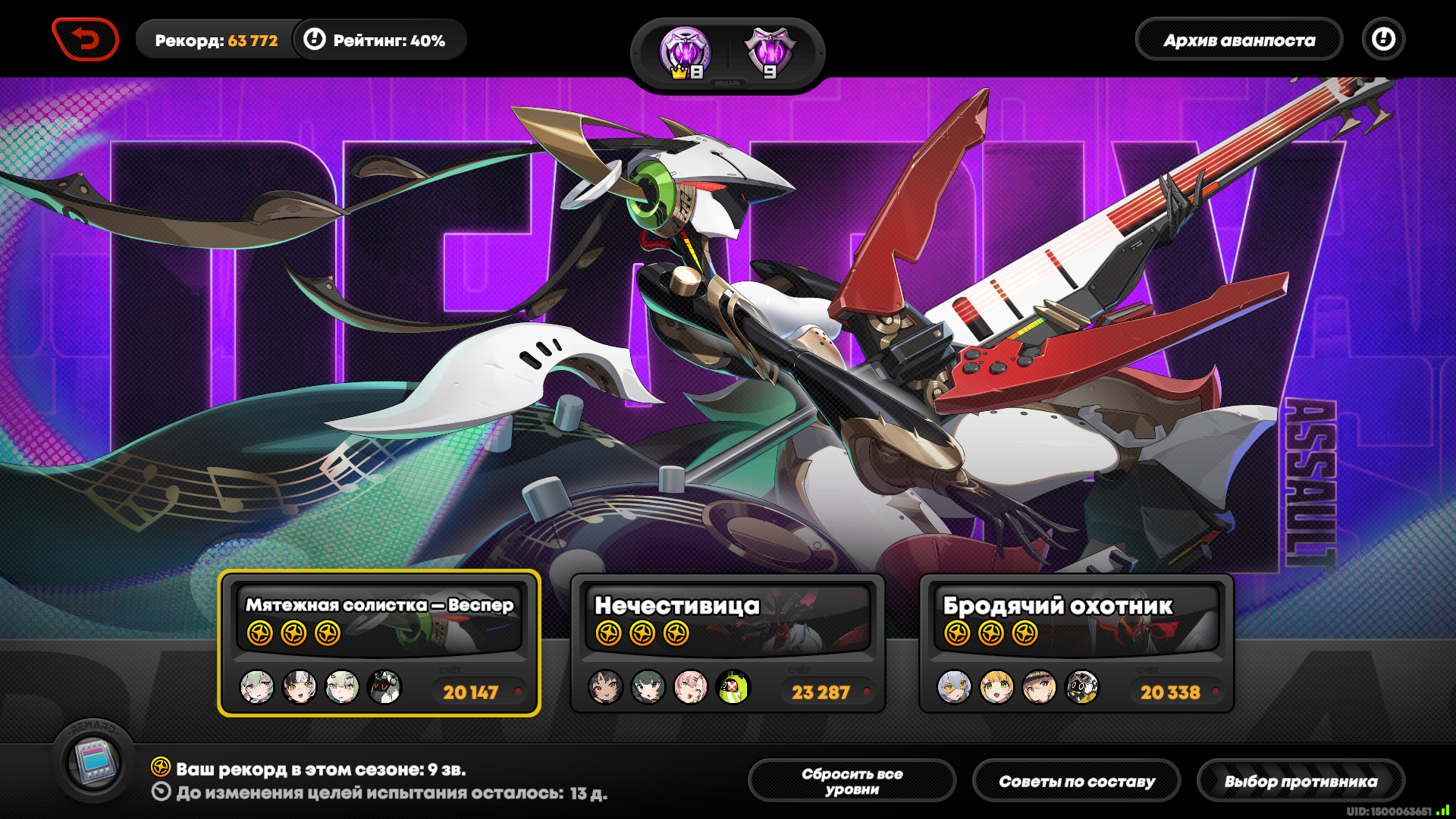Open Советы по составу

point(1076,781)
